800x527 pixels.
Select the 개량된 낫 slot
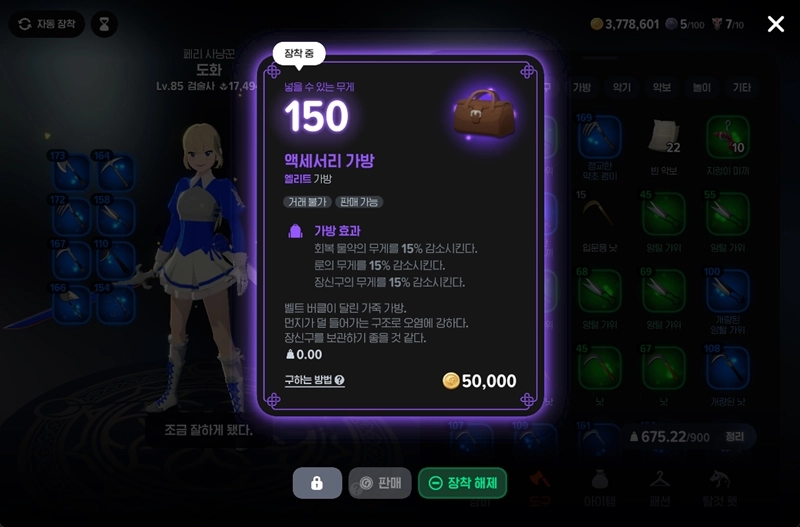tap(727, 370)
